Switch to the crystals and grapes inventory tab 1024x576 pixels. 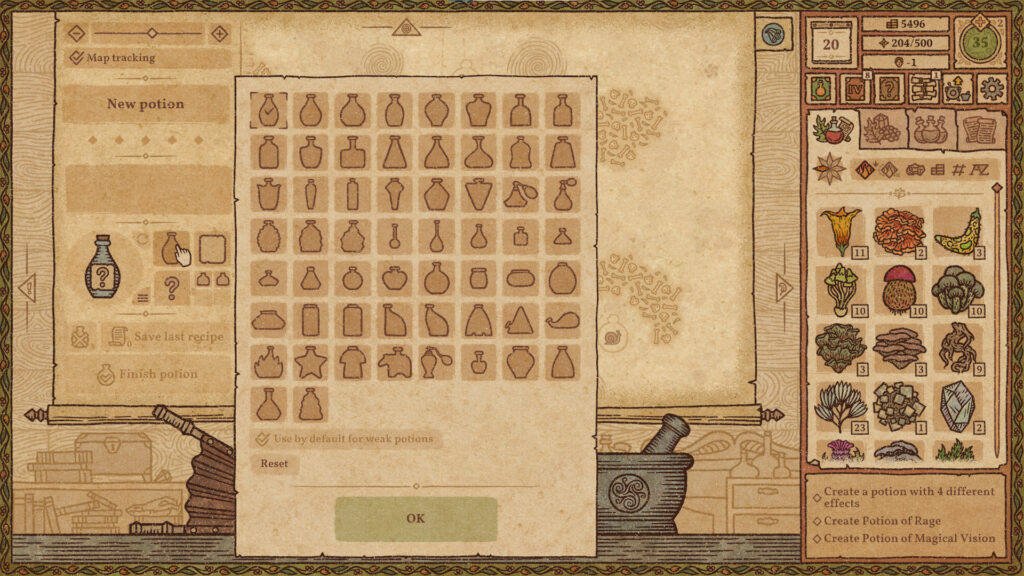[x=881, y=129]
